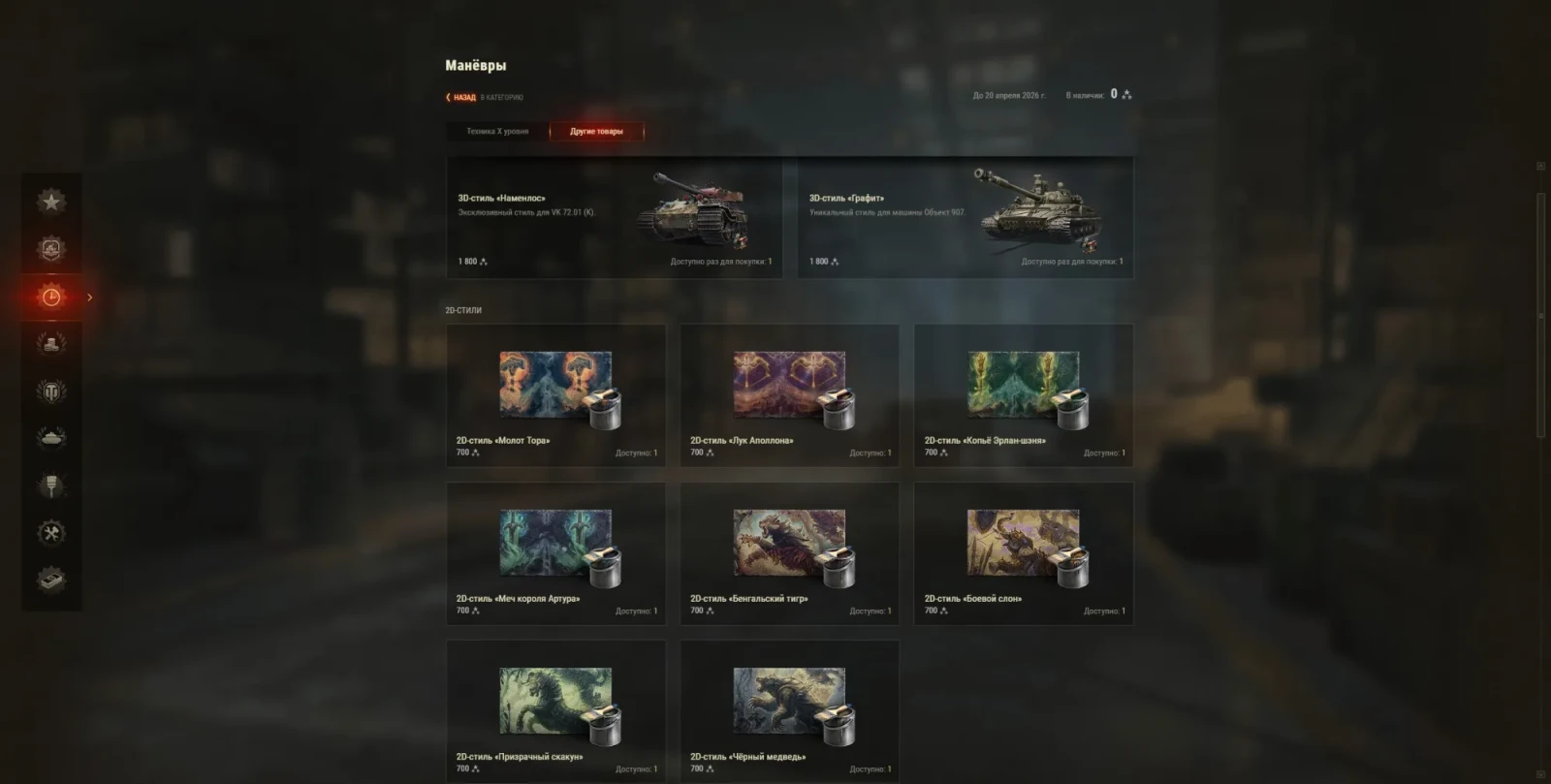Screen dimensions: 1551x784
Task: Open the wrench and hammer category
Action: (x=51, y=532)
